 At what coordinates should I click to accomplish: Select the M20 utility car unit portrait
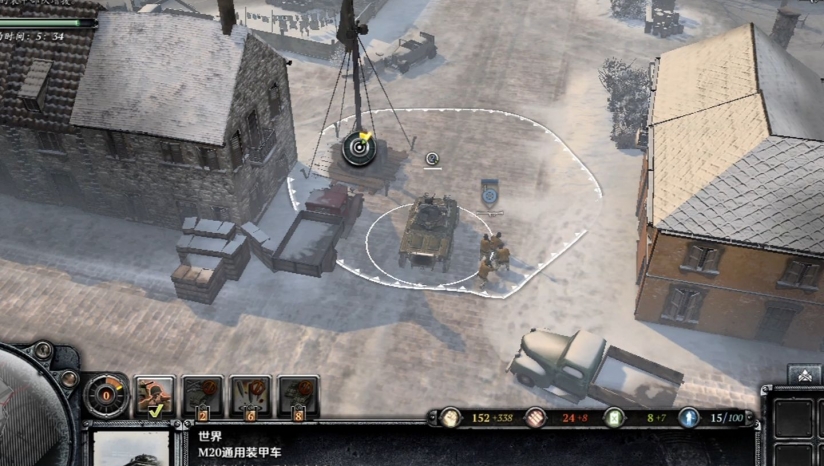click(x=130, y=448)
